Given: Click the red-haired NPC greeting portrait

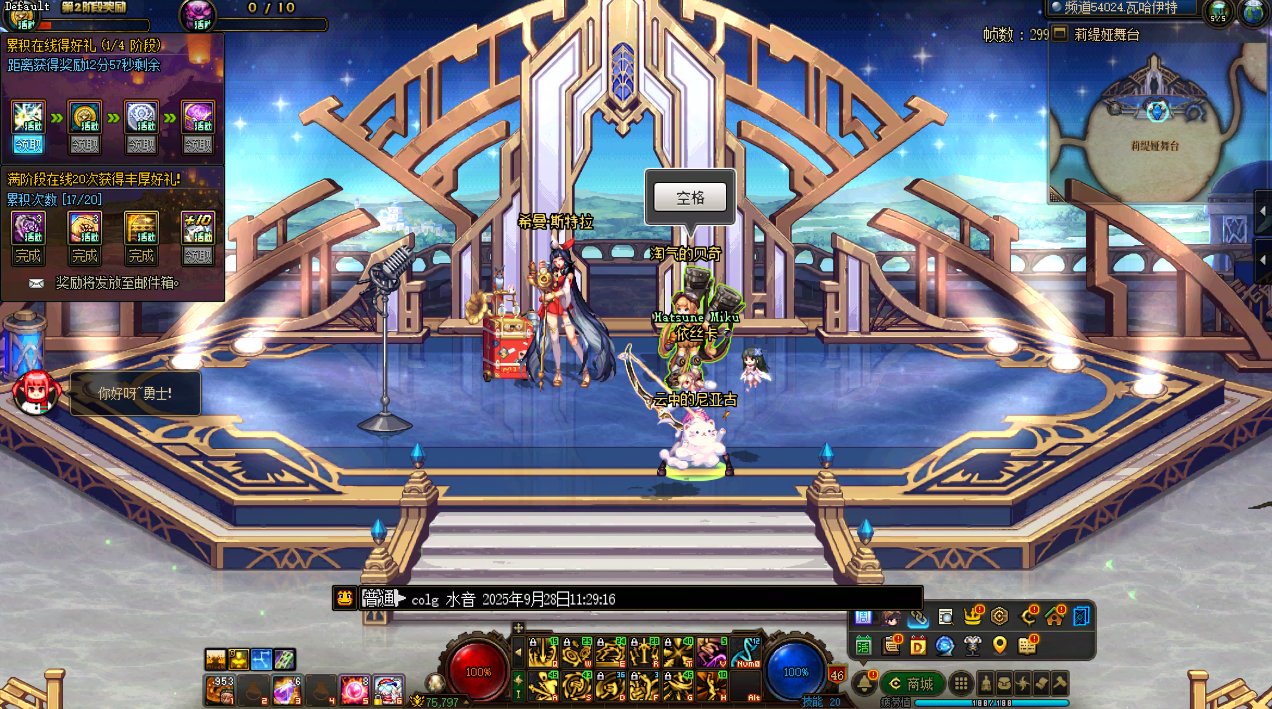Looking at the screenshot, I should pyautogui.click(x=36, y=391).
